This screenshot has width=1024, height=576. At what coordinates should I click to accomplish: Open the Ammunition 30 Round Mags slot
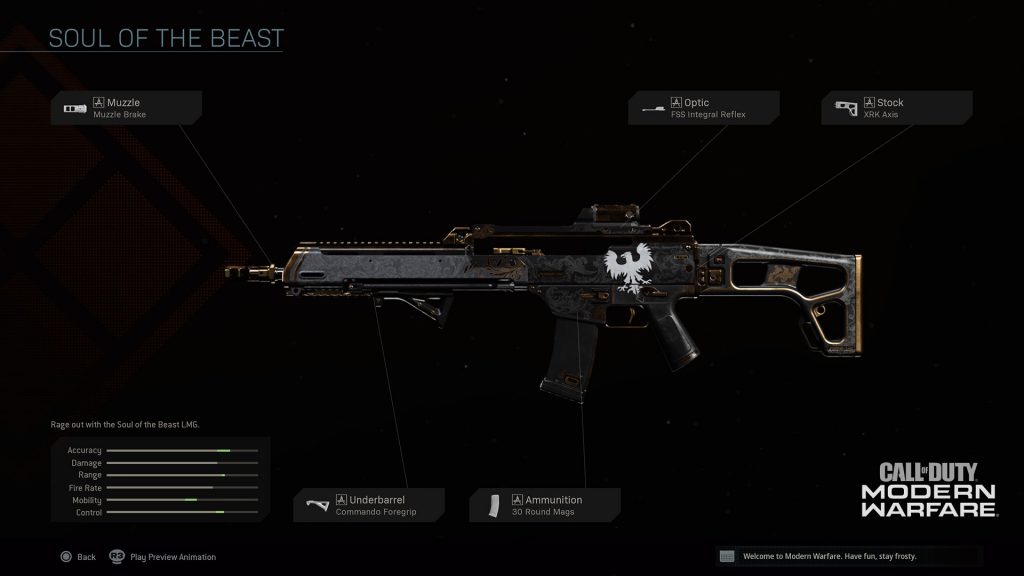click(545, 505)
